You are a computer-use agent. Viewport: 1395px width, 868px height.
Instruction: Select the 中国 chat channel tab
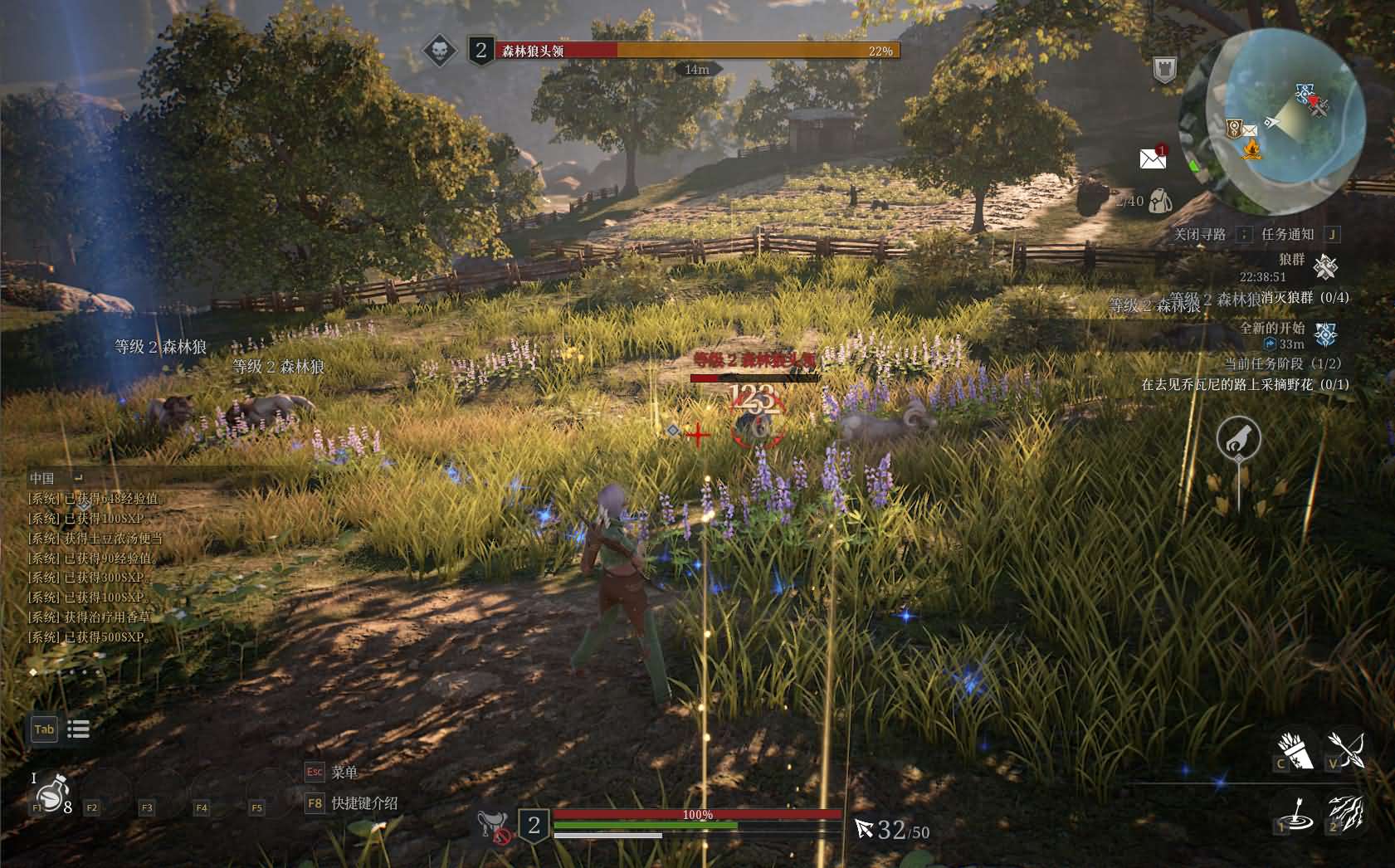tap(38, 477)
